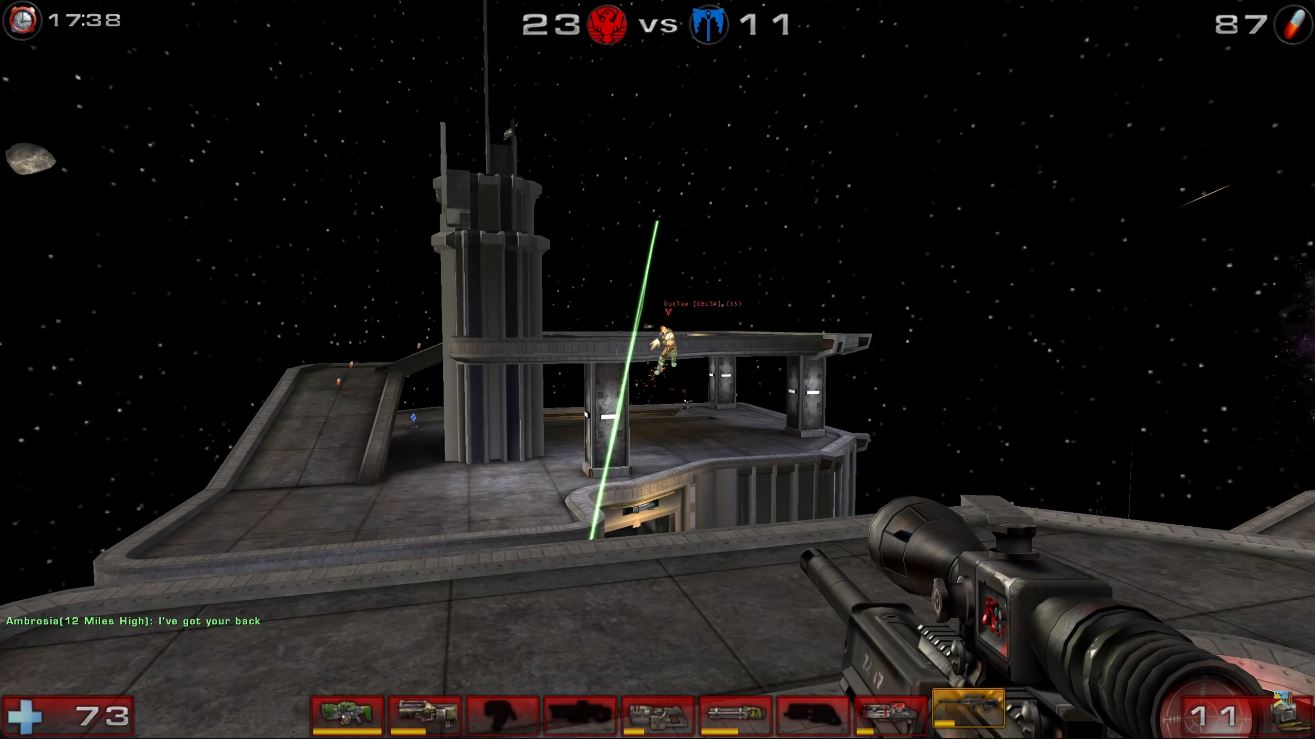Switch to the Shock Rifle slot
The width and height of the screenshot is (1315, 739).
tap(425, 714)
